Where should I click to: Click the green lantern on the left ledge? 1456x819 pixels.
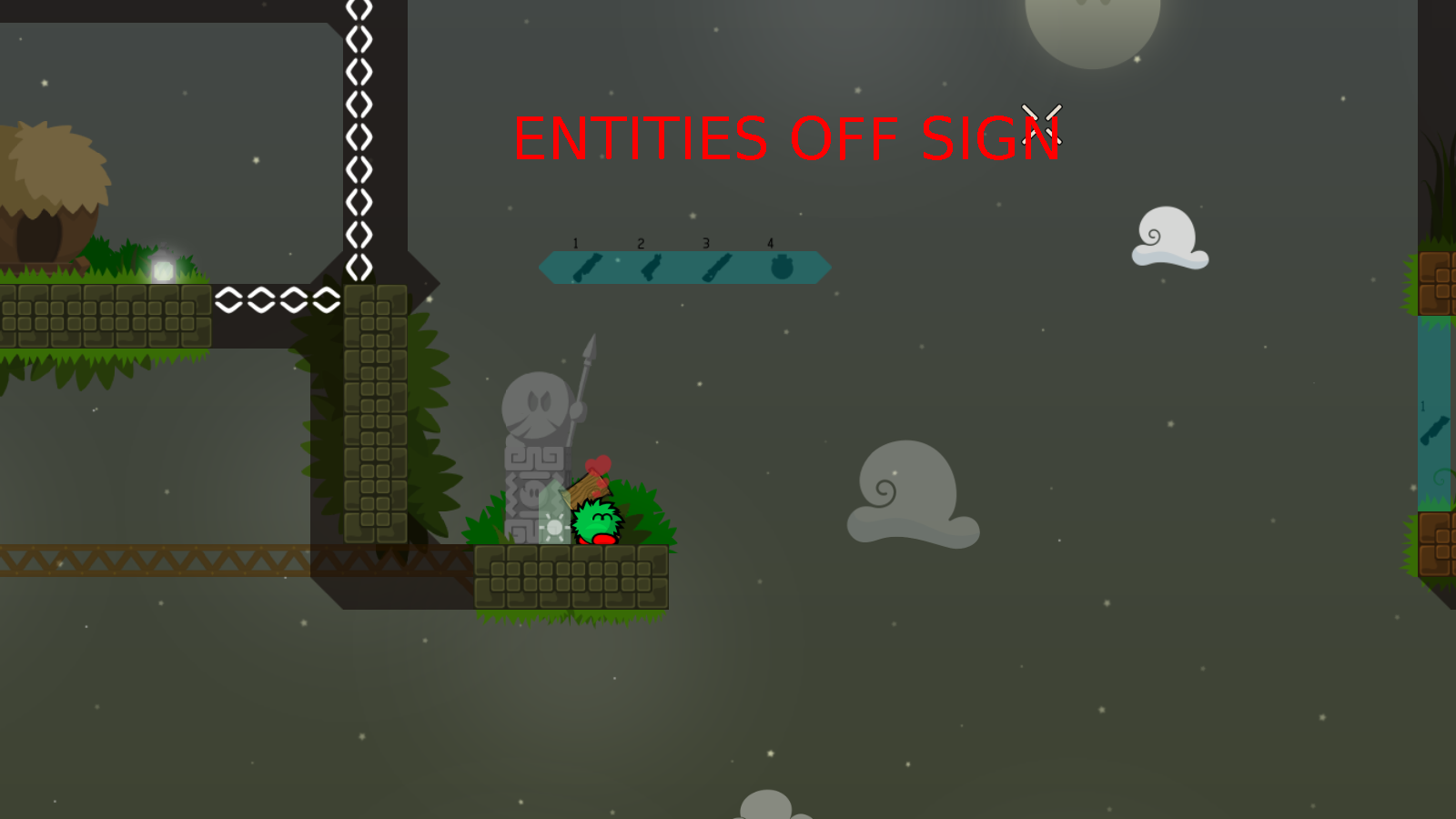(164, 265)
